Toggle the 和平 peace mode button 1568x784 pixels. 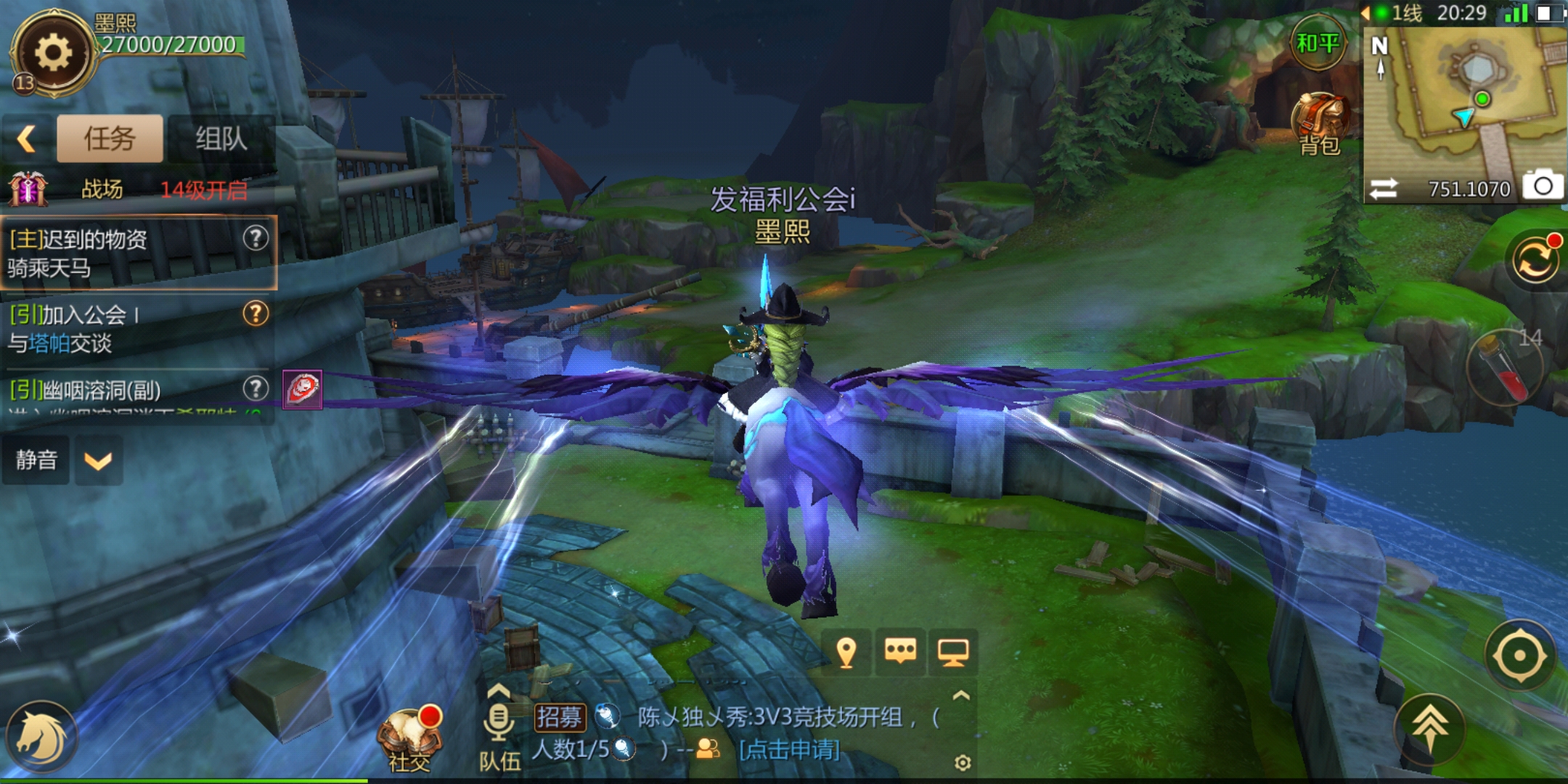tap(1317, 44)
